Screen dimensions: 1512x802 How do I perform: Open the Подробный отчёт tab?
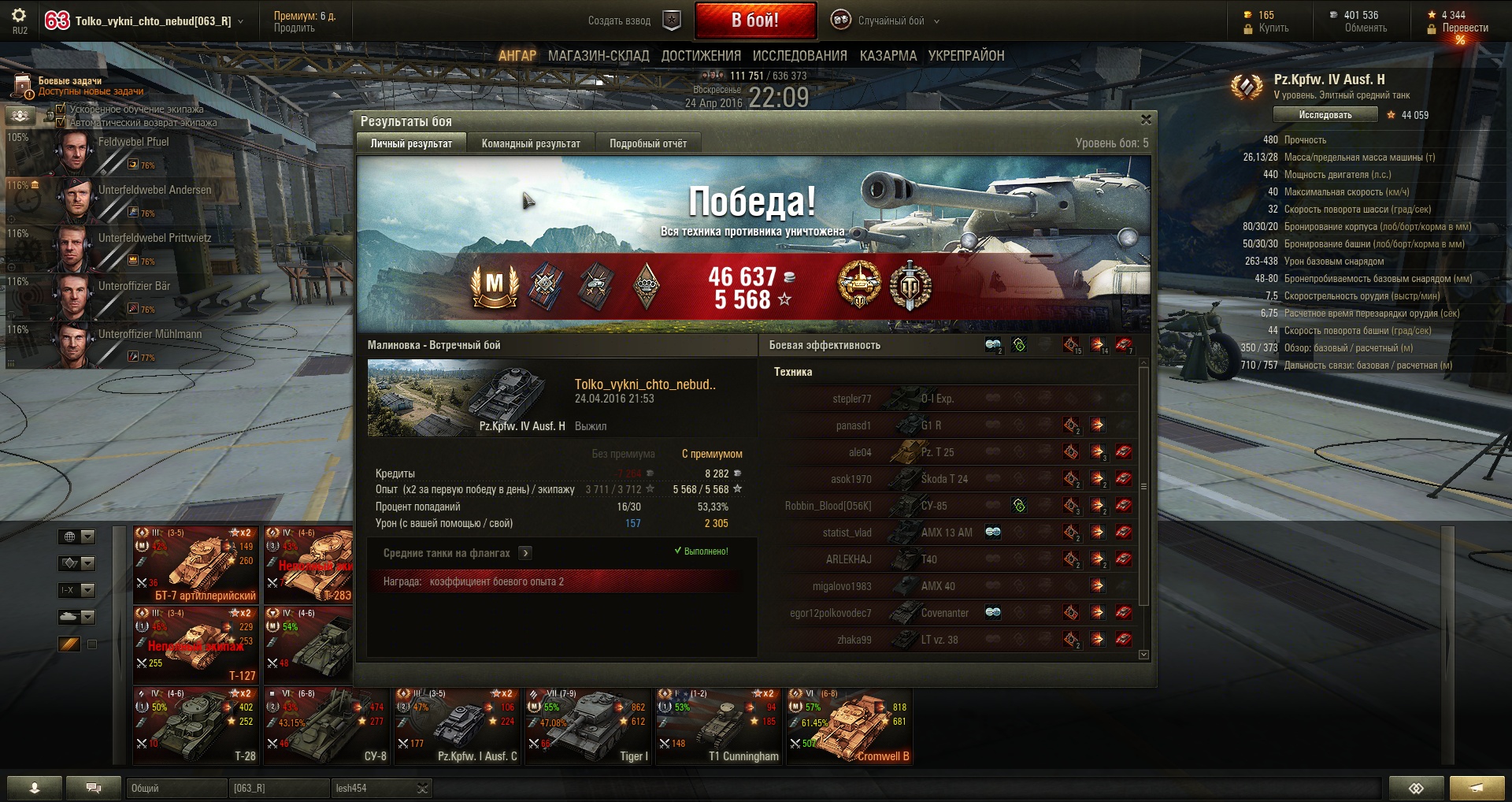[x=647, y=143]
